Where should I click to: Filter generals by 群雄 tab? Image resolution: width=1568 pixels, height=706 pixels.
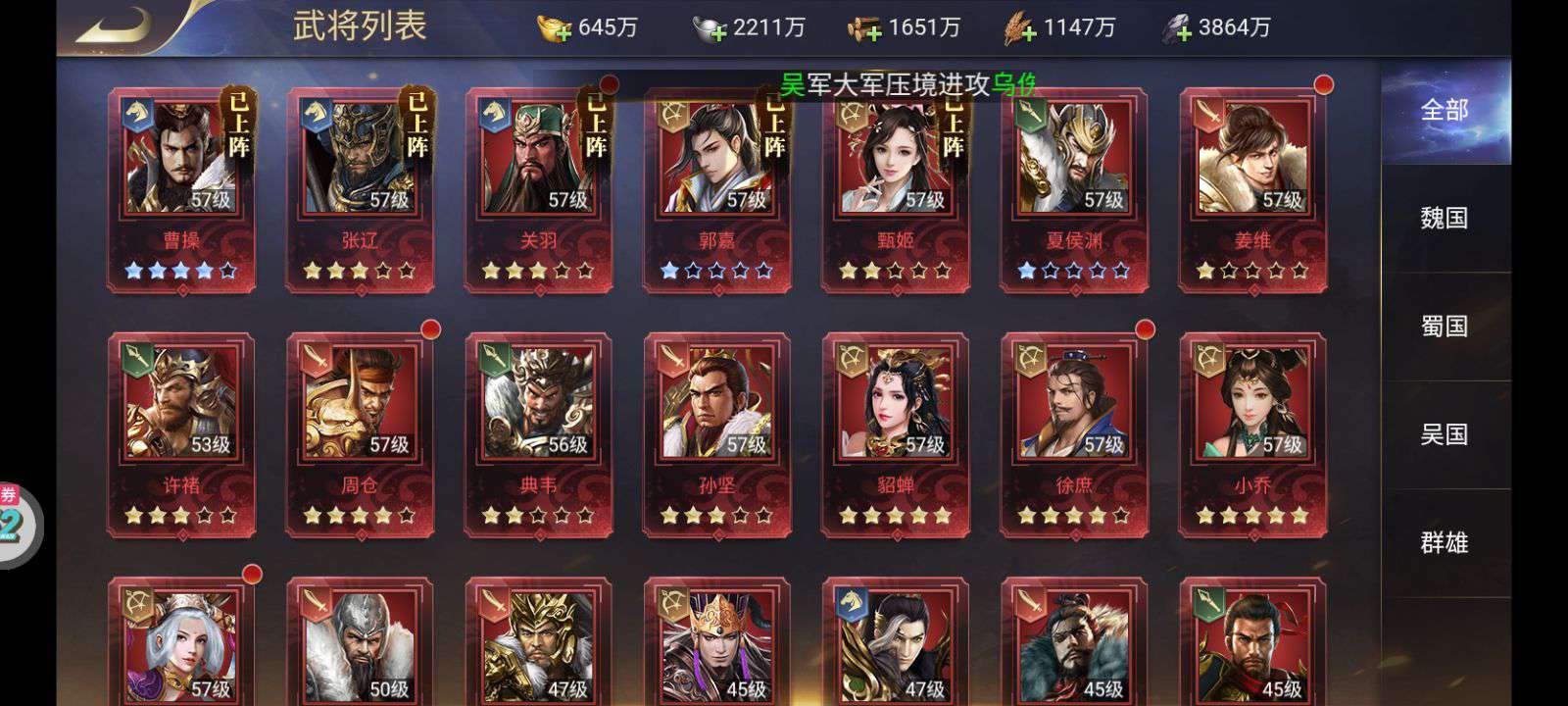(x=1445, y=541)
